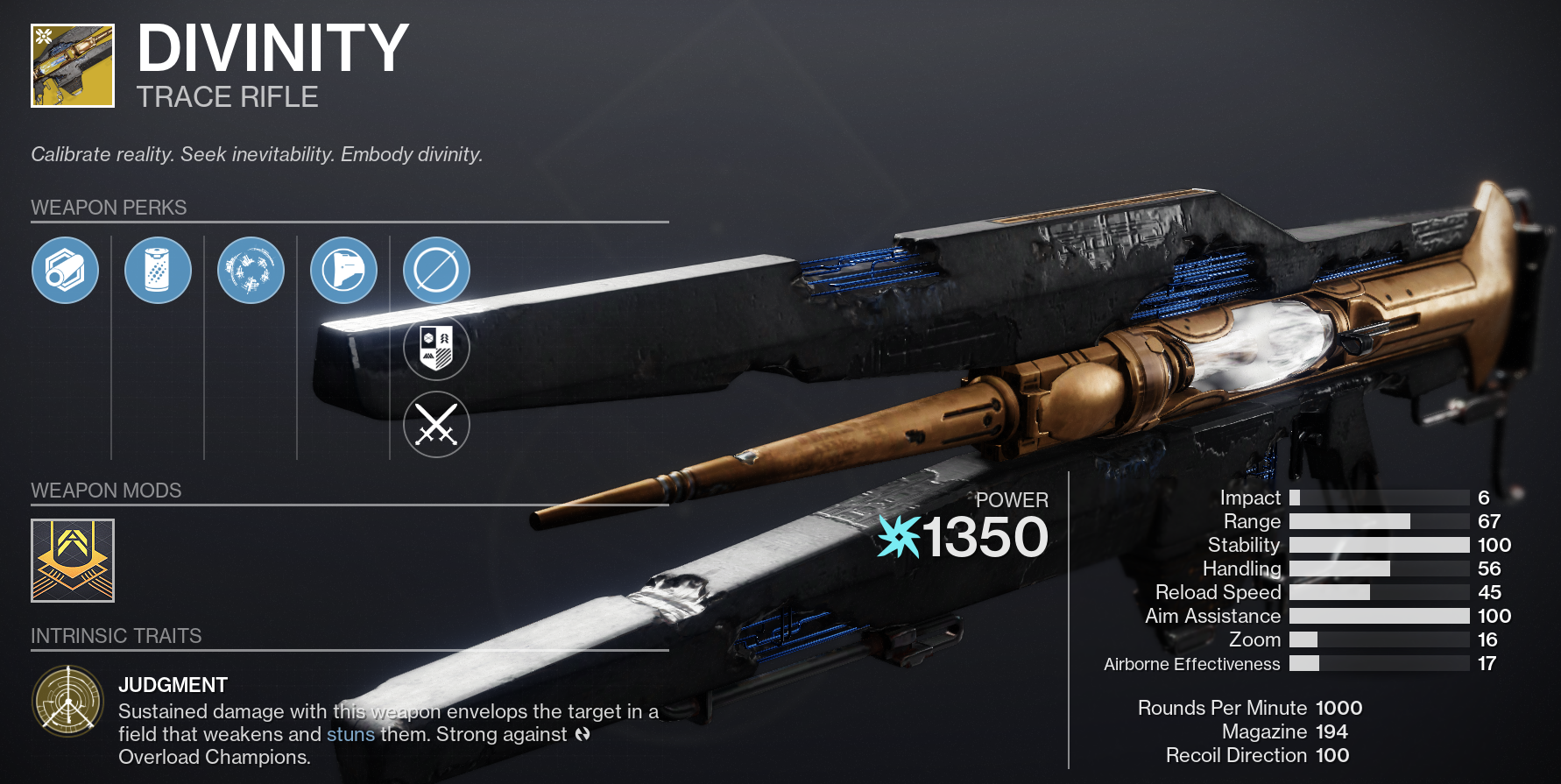The height and width of the screenshot is (784, 1561).
Task: Inspect the third weapon trait perk icon
Action: pyautogui.click(x=251, y=271)
